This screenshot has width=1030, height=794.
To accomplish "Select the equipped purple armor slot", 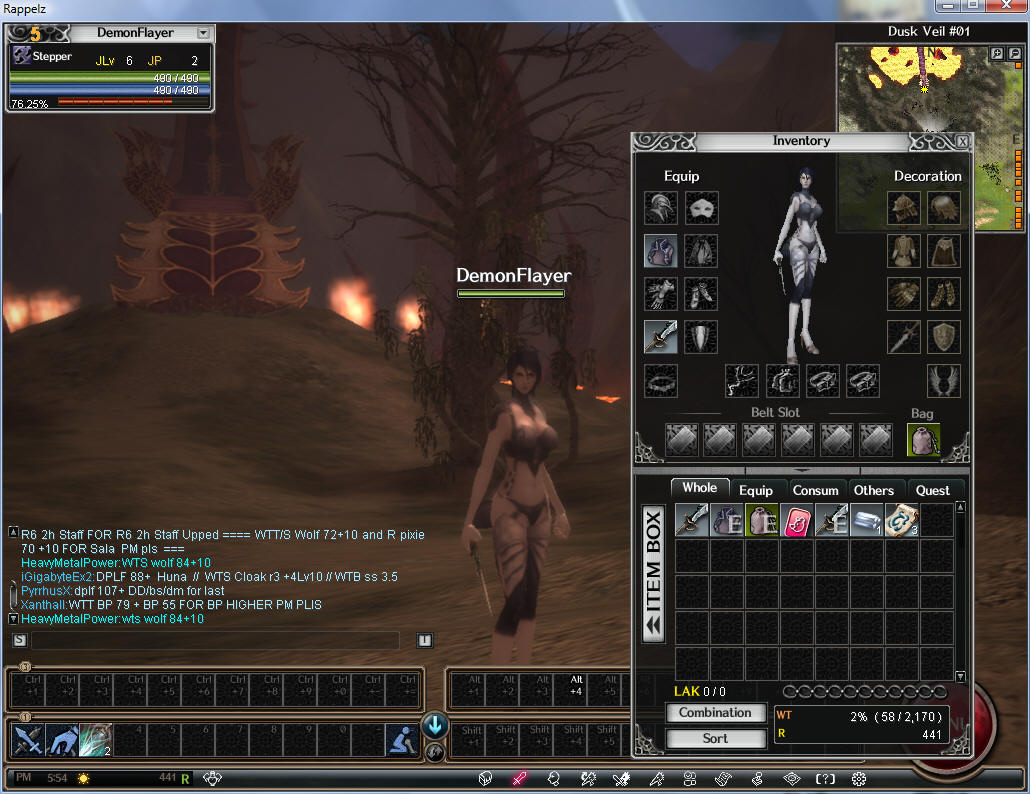I will pos(660,251).
